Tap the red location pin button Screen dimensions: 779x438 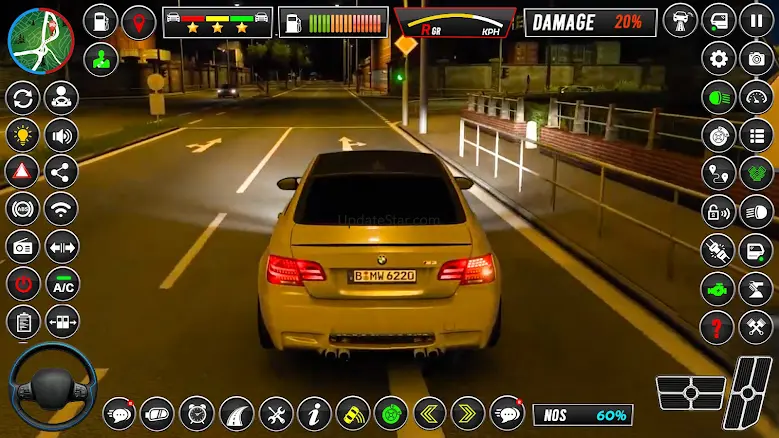[x=138, y=20]
